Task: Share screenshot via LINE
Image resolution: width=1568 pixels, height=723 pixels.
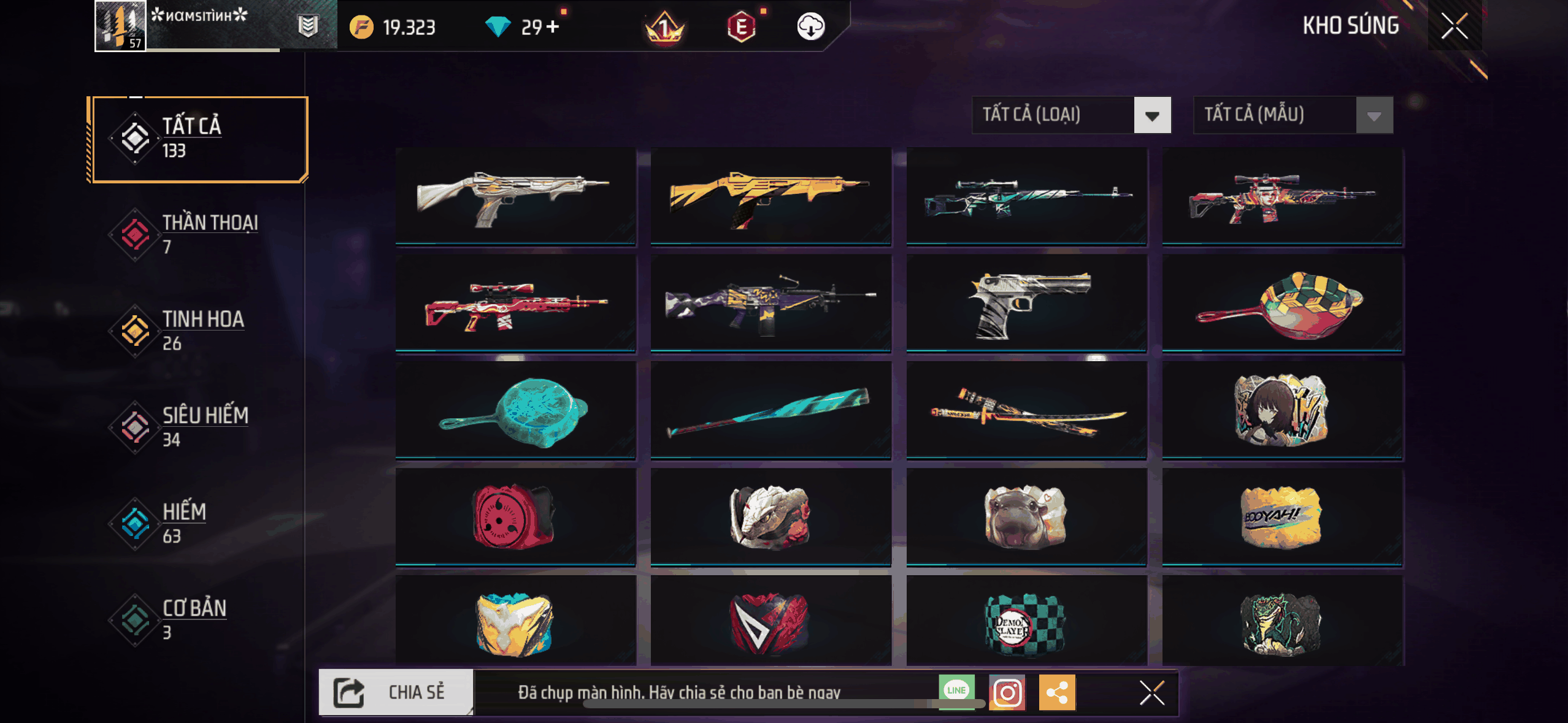Action: 956,691
